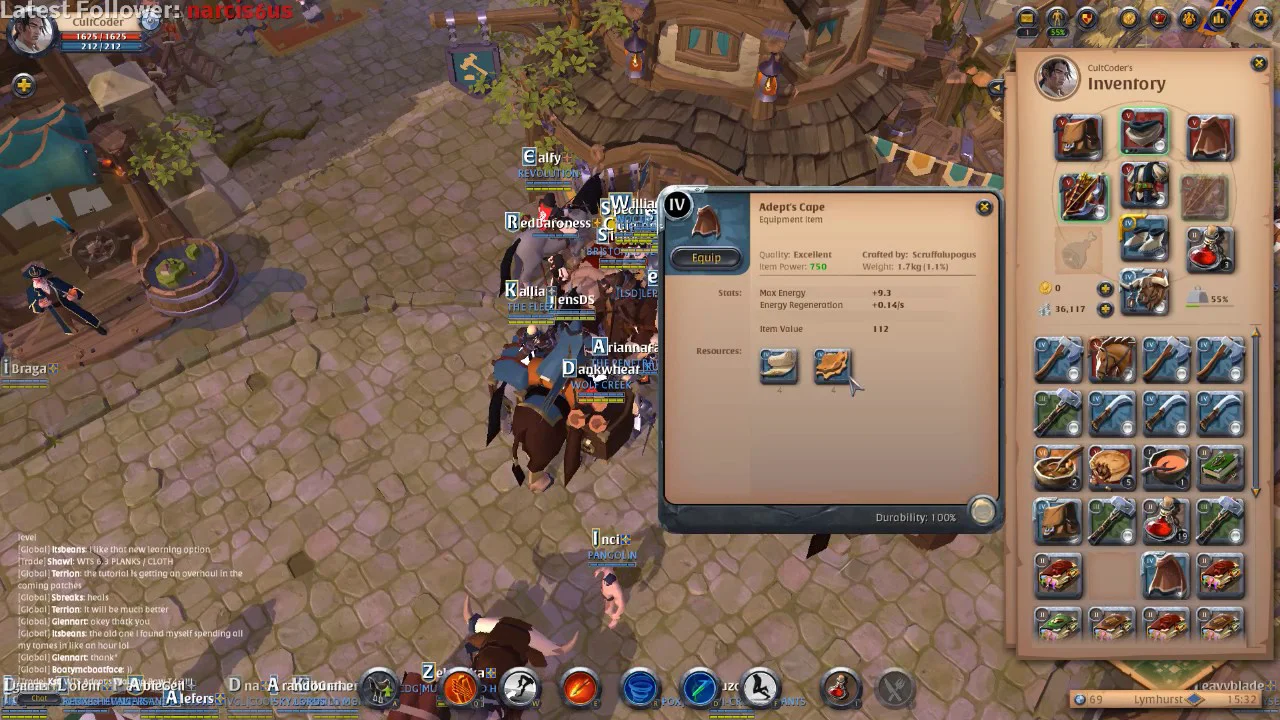Select the equipped bow weapon slot
Screen dimensions: 1280x720
coord(1083,194)
